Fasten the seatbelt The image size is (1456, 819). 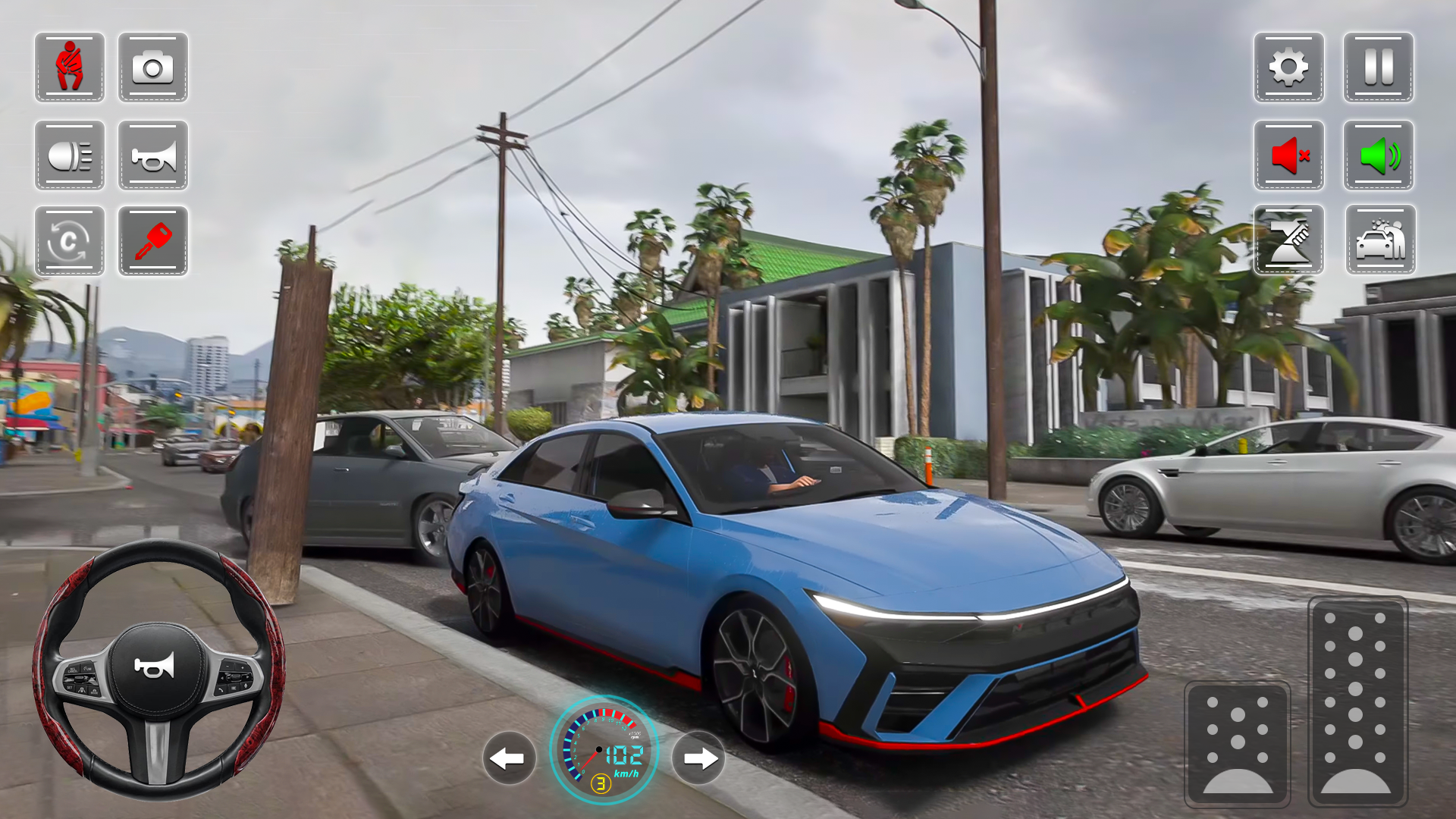(x=69, y=68)
